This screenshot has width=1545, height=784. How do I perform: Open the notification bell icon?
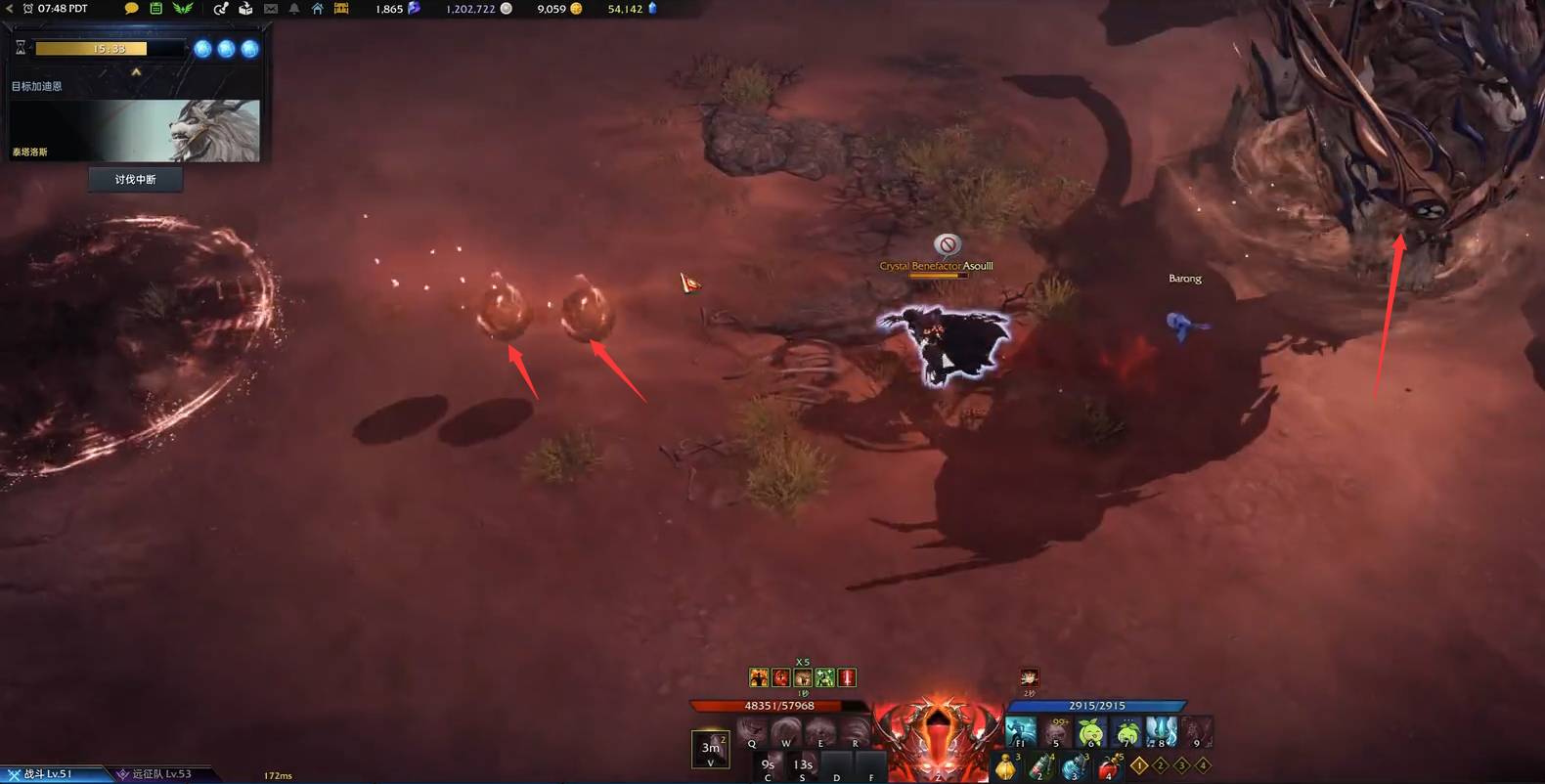pos(293,9)
